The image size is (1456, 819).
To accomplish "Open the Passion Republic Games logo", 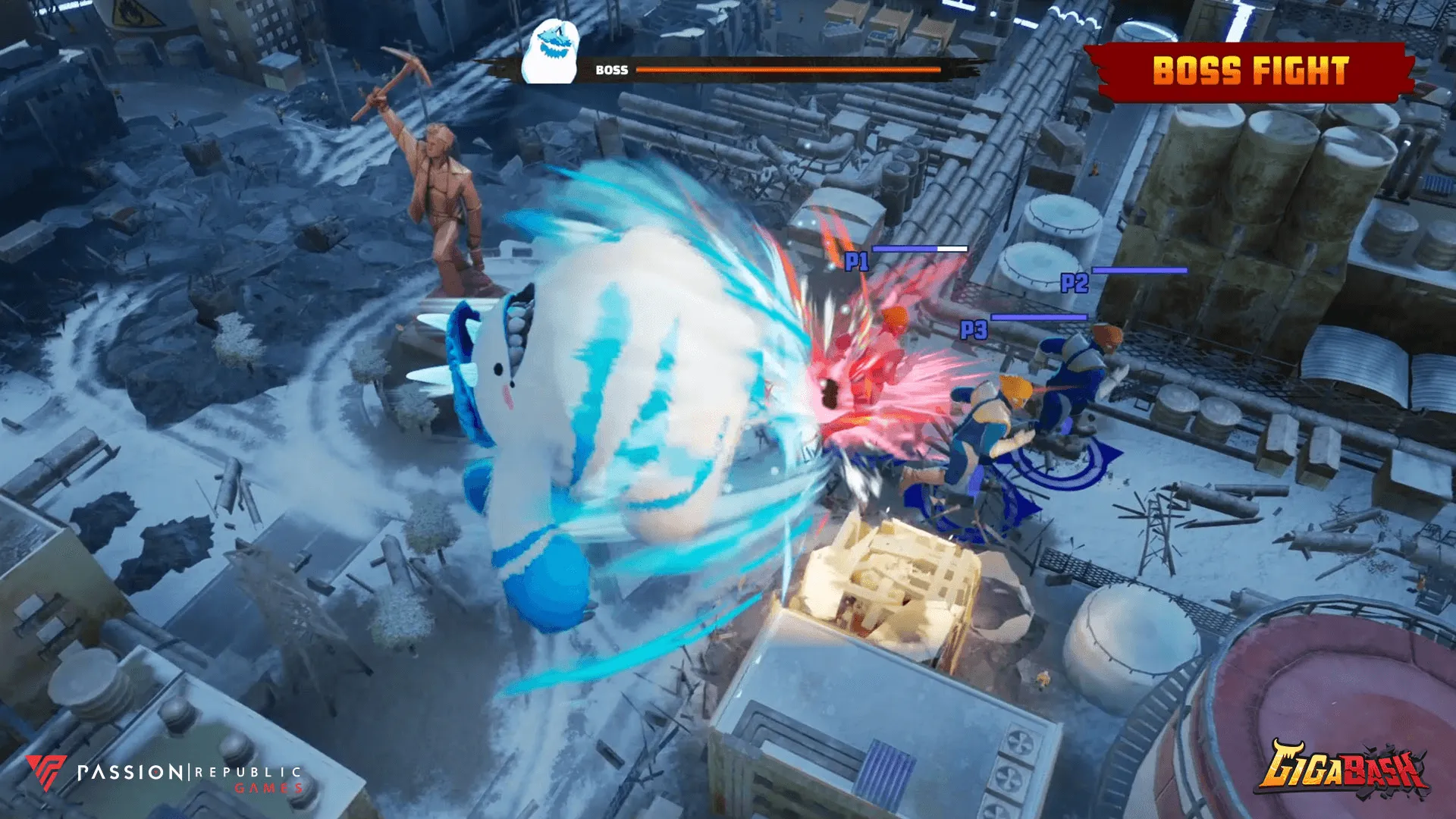I will pos(165,773).
